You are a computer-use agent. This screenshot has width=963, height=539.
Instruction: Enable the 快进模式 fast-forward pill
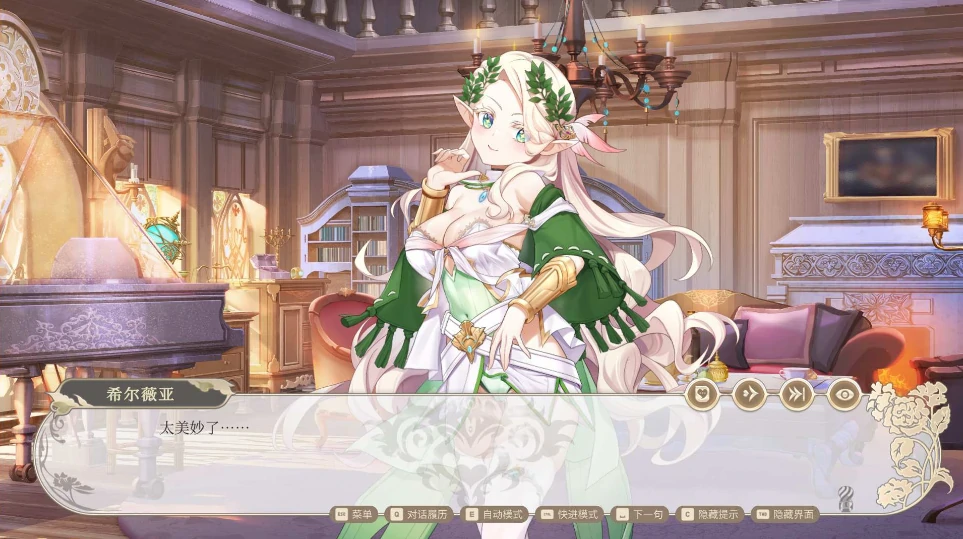pyautogui.click(x=570, y=514)
